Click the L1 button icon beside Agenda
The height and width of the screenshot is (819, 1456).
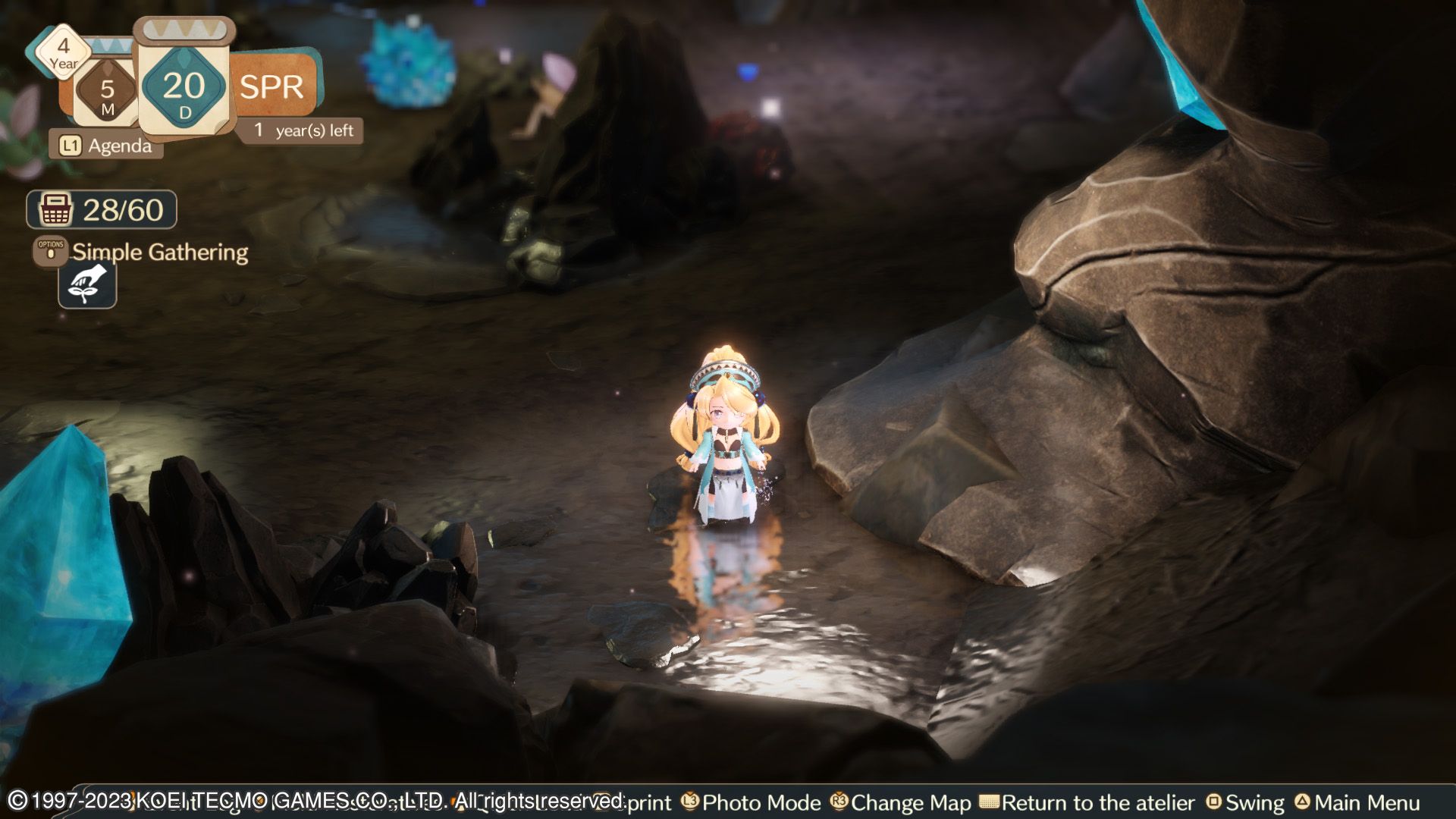click(x=72, y=146)
